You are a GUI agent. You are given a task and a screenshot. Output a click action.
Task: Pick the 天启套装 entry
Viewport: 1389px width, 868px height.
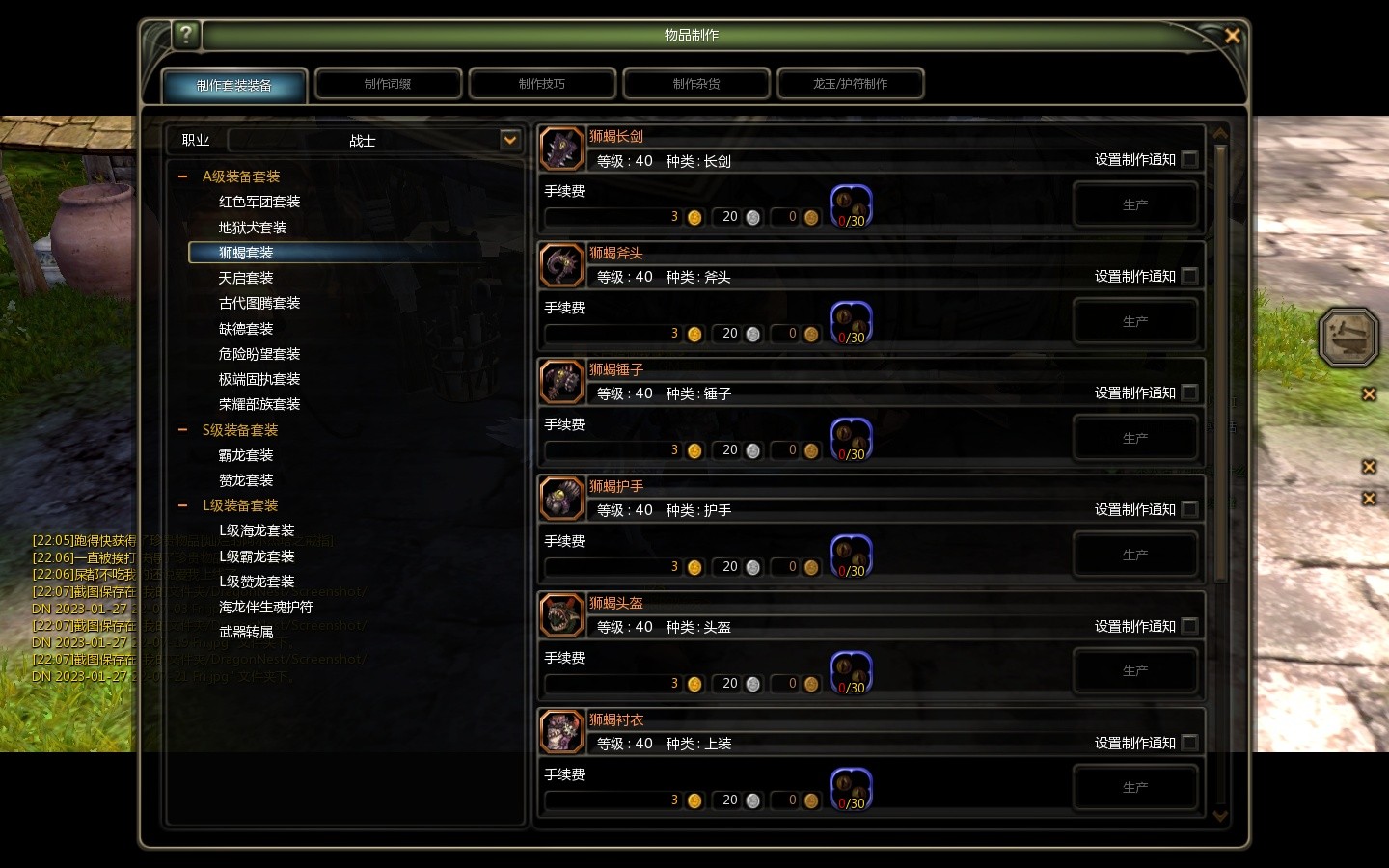click(246, 278)
